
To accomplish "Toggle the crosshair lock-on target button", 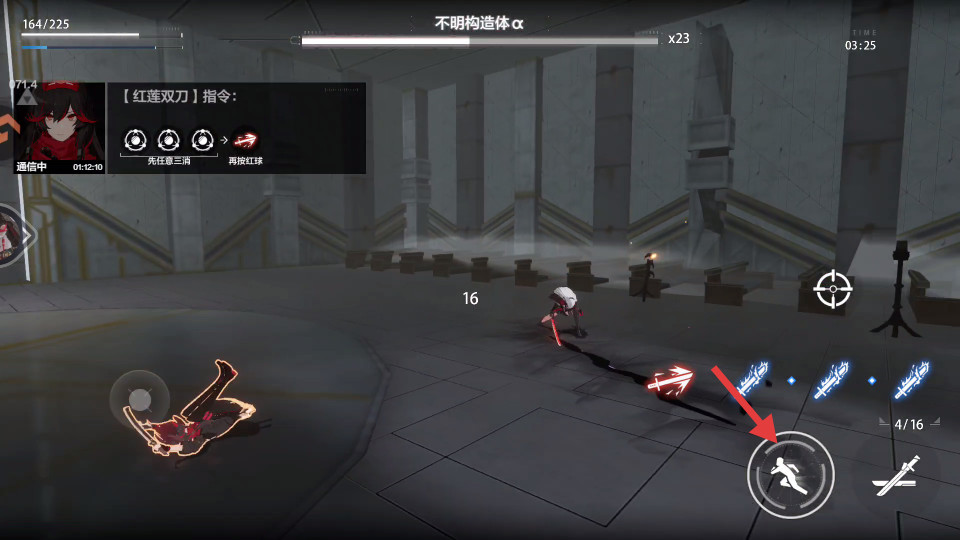I will coord(832,290).
